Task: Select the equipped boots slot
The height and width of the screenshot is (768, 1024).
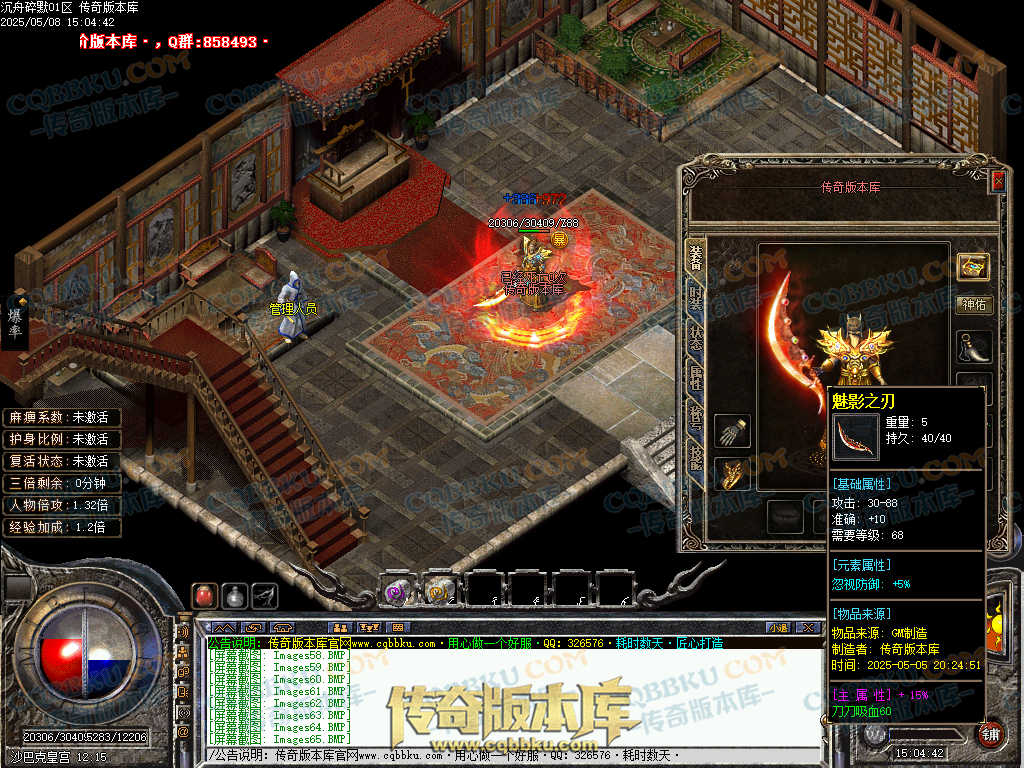Action: click(974, 347)
